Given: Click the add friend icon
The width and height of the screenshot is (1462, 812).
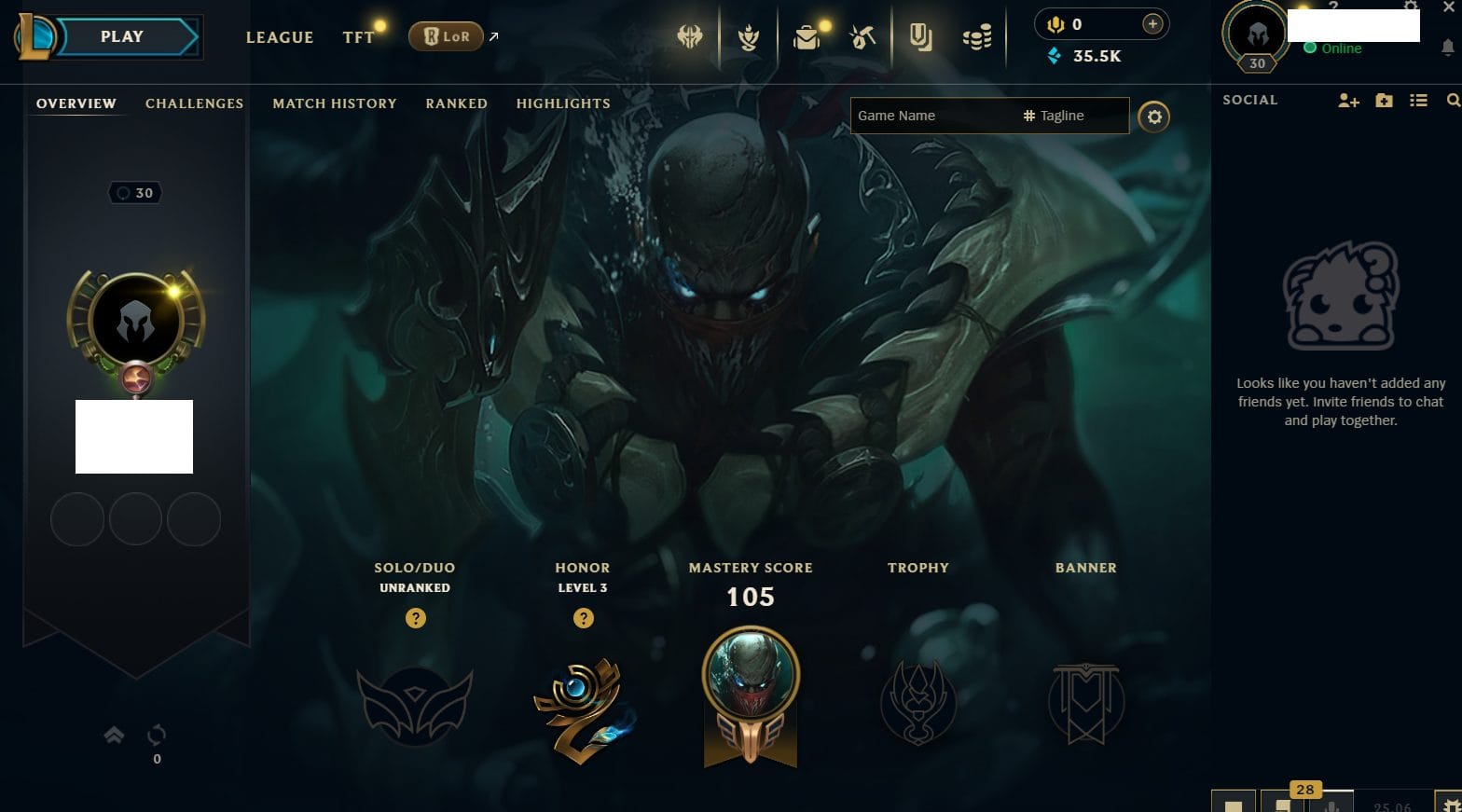Looking at the screenshot, I should [1348, 101].
